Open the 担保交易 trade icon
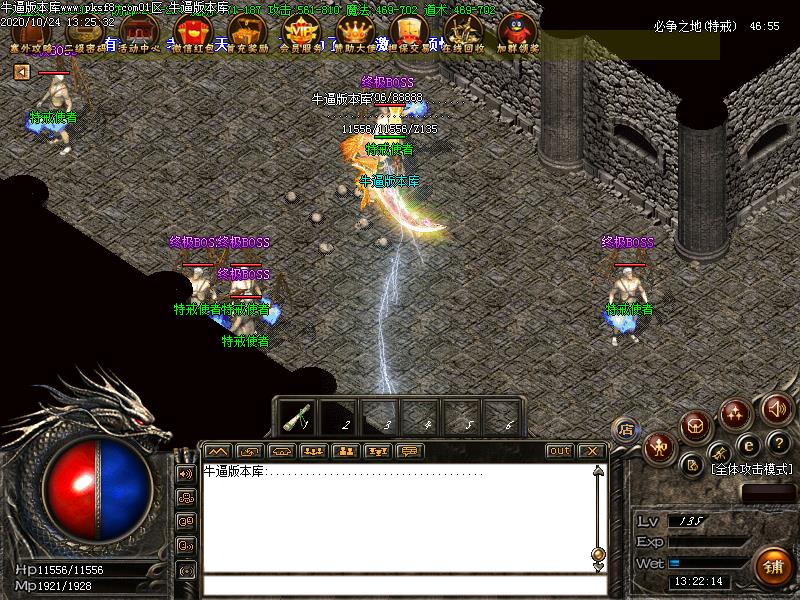This screenshot has width=800, height=600. (407, 34)
